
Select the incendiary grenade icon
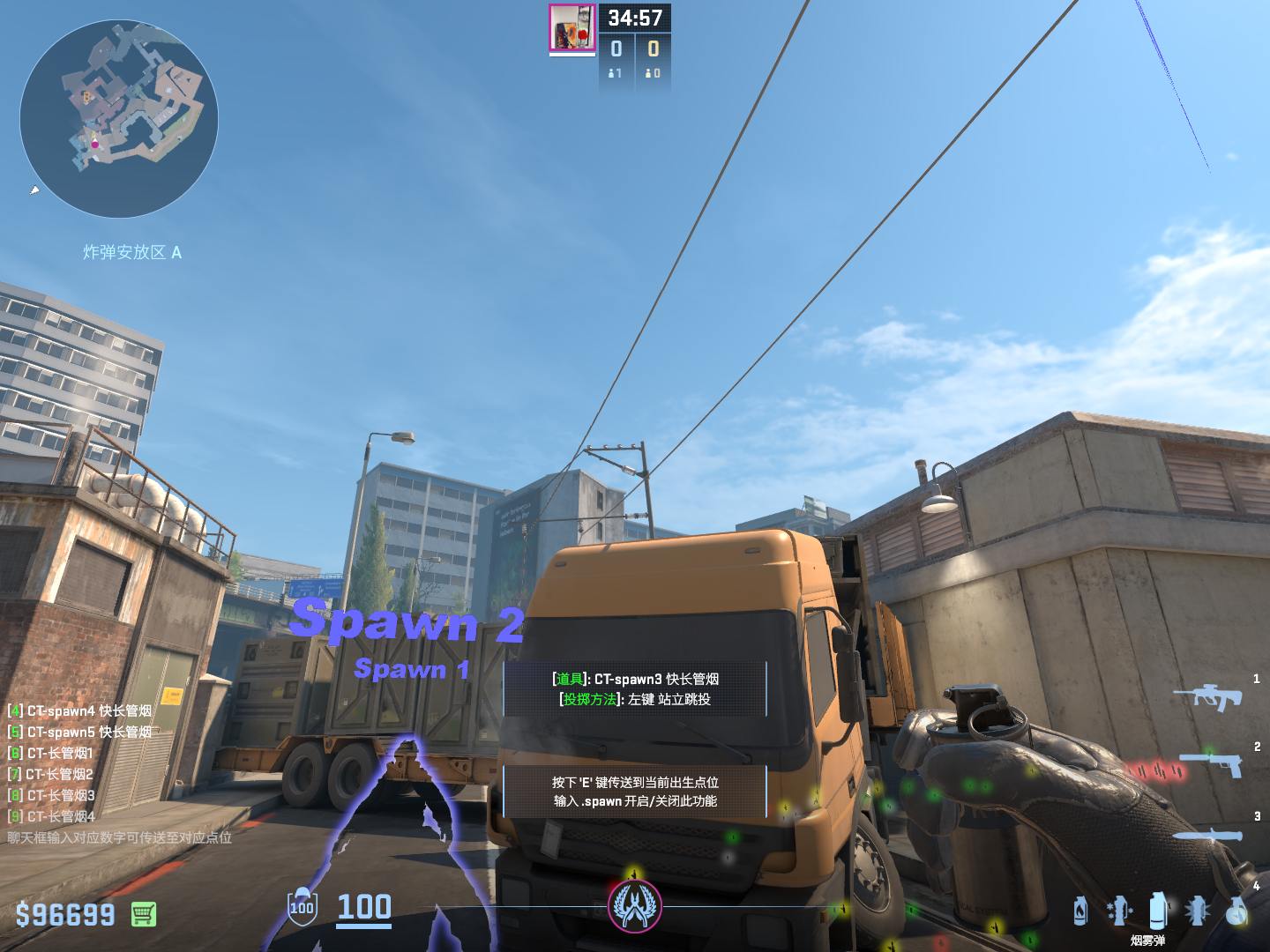coord(1080,911)
